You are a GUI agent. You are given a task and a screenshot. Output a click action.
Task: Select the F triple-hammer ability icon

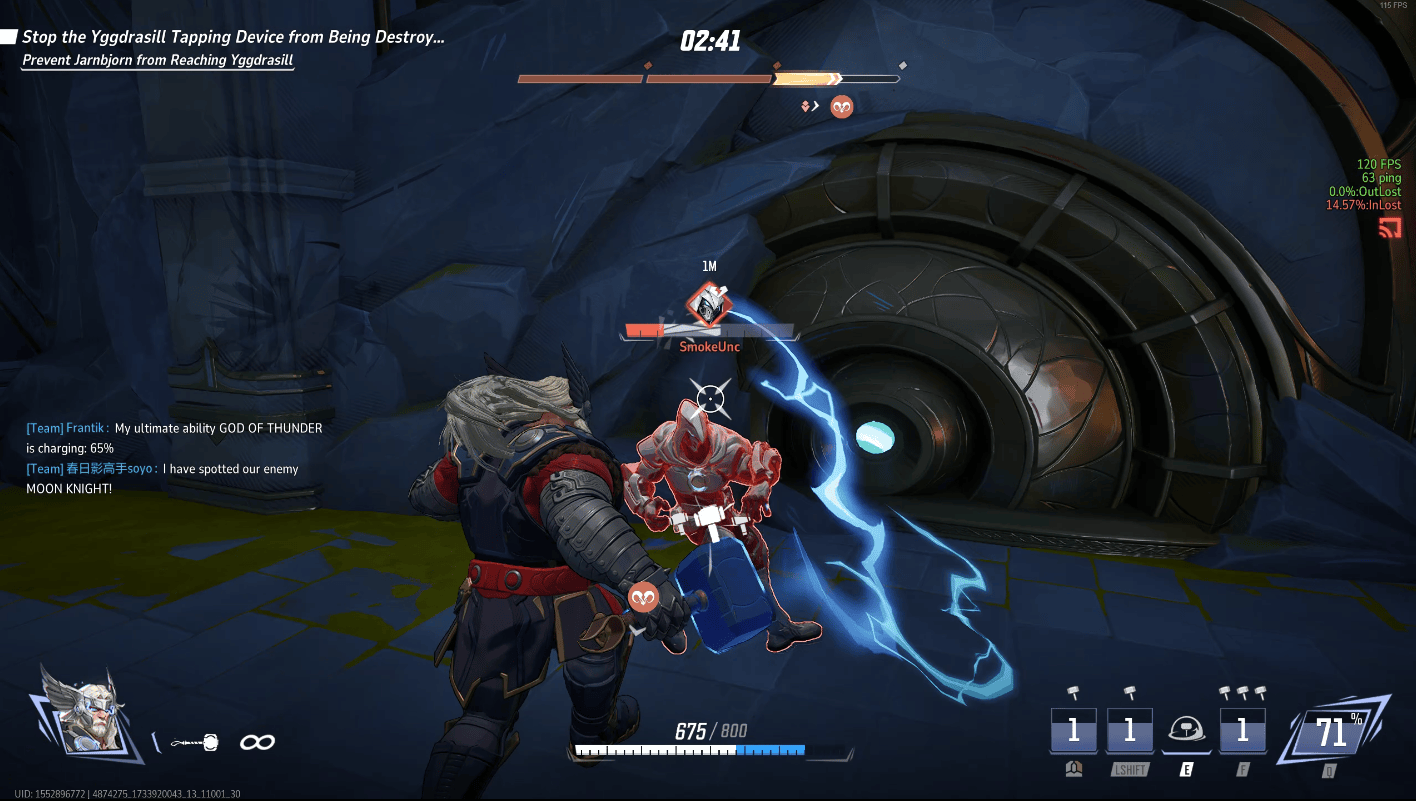click(x=1242, y=731)
